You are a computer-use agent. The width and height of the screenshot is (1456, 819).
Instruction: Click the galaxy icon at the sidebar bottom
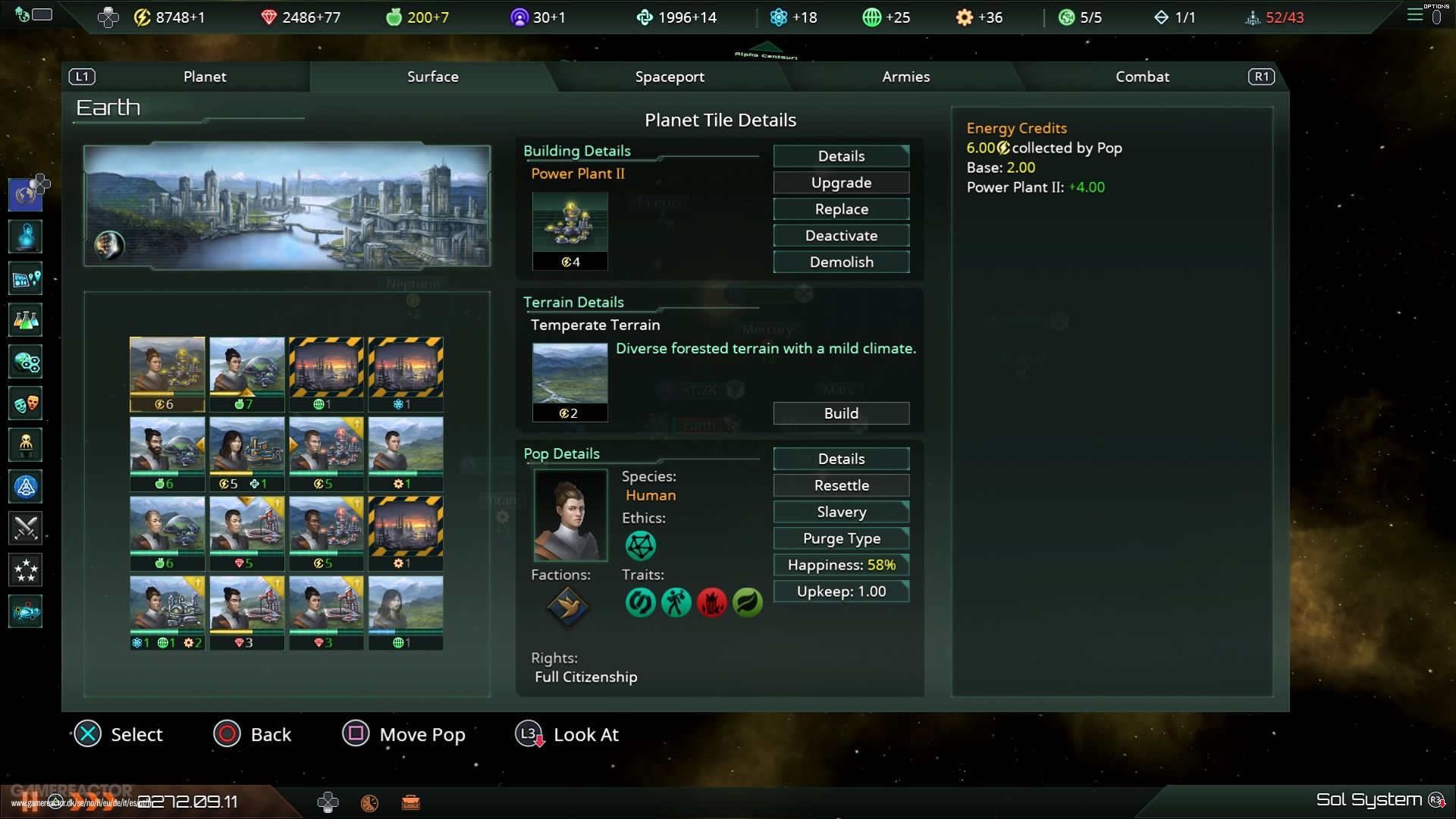[x=25, y=611]
